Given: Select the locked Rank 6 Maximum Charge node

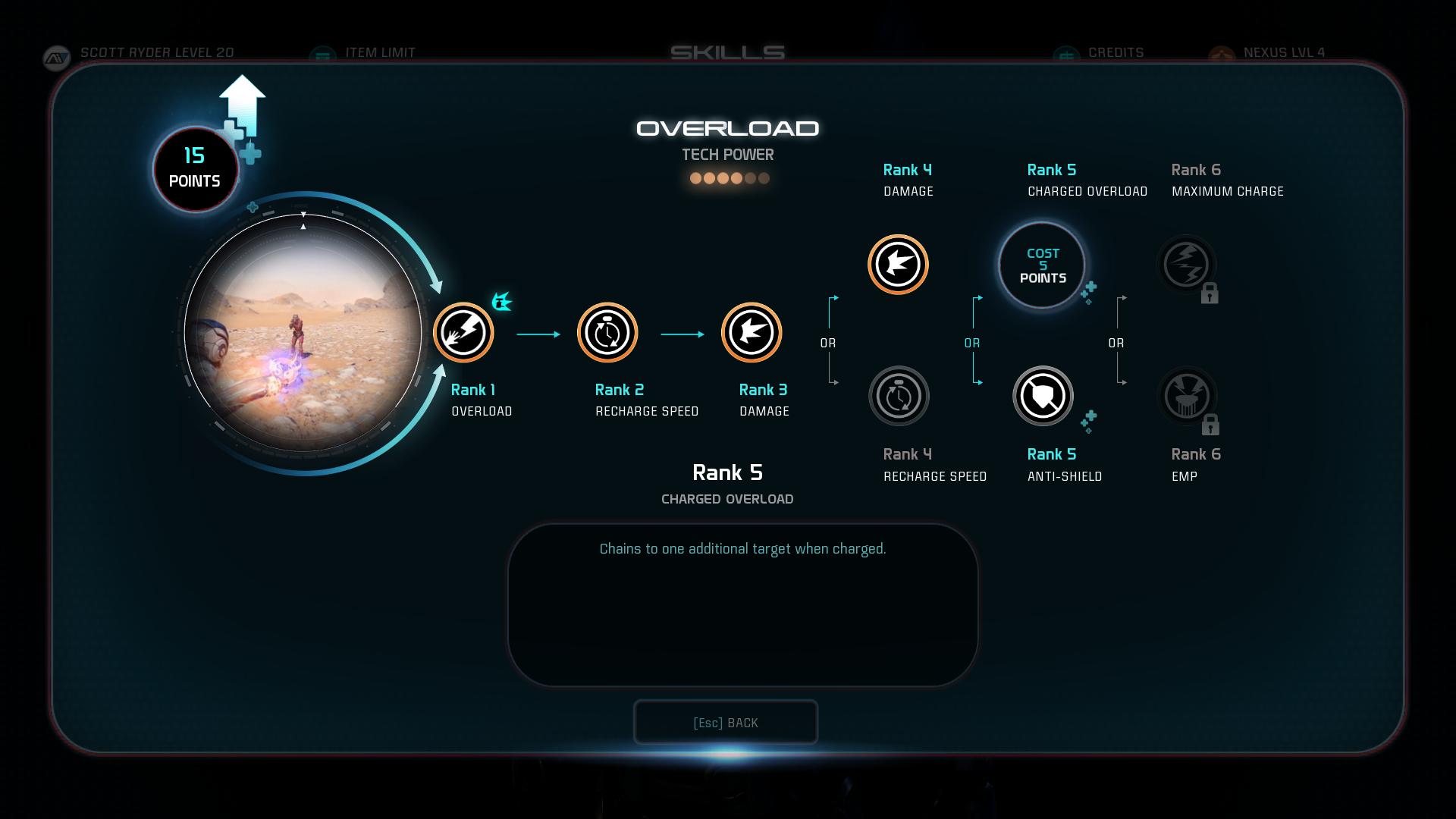Looking at the screenshot, I should [1187, 265].
